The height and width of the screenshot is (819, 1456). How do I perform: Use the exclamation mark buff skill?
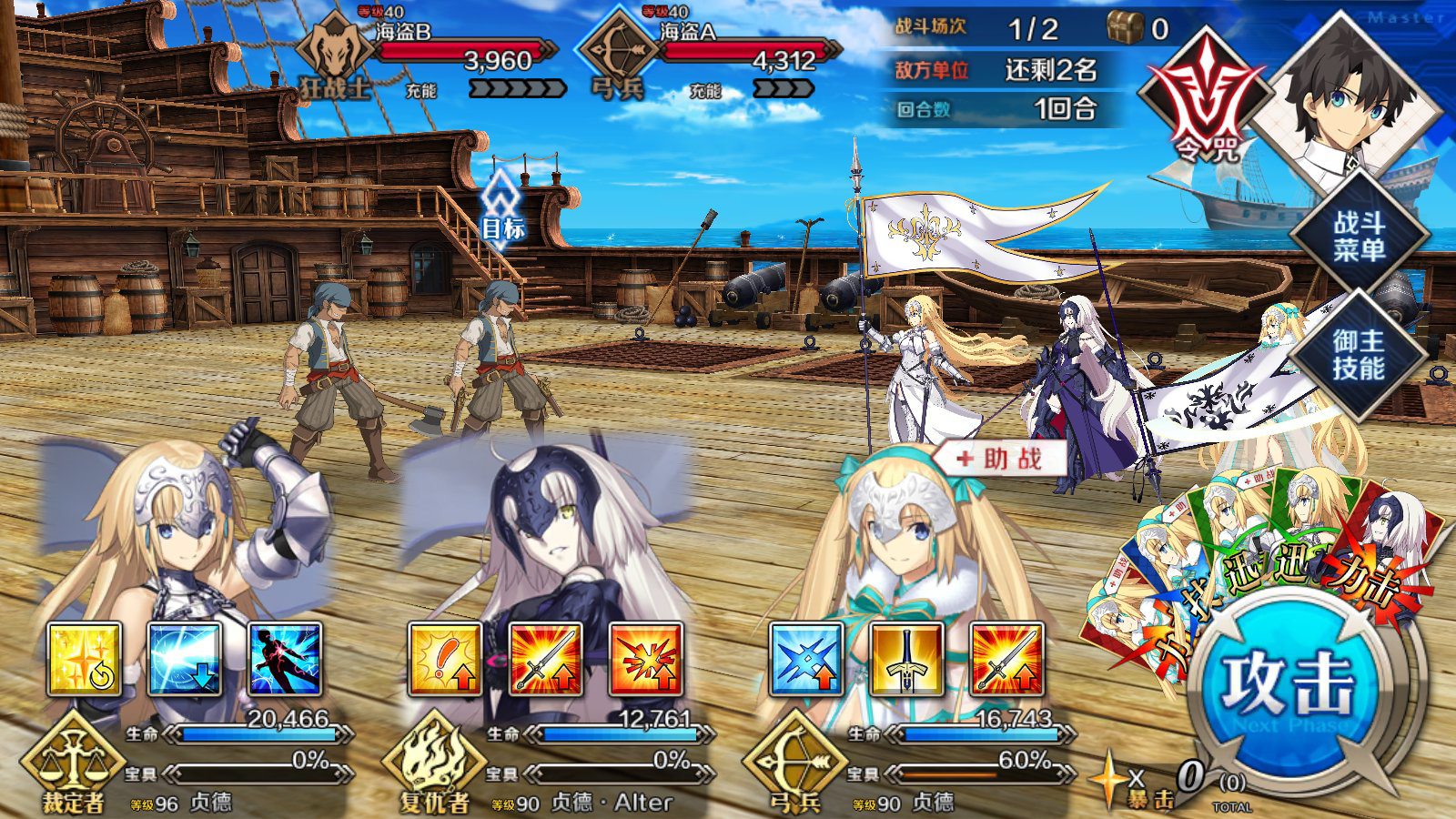click(445, 659)
